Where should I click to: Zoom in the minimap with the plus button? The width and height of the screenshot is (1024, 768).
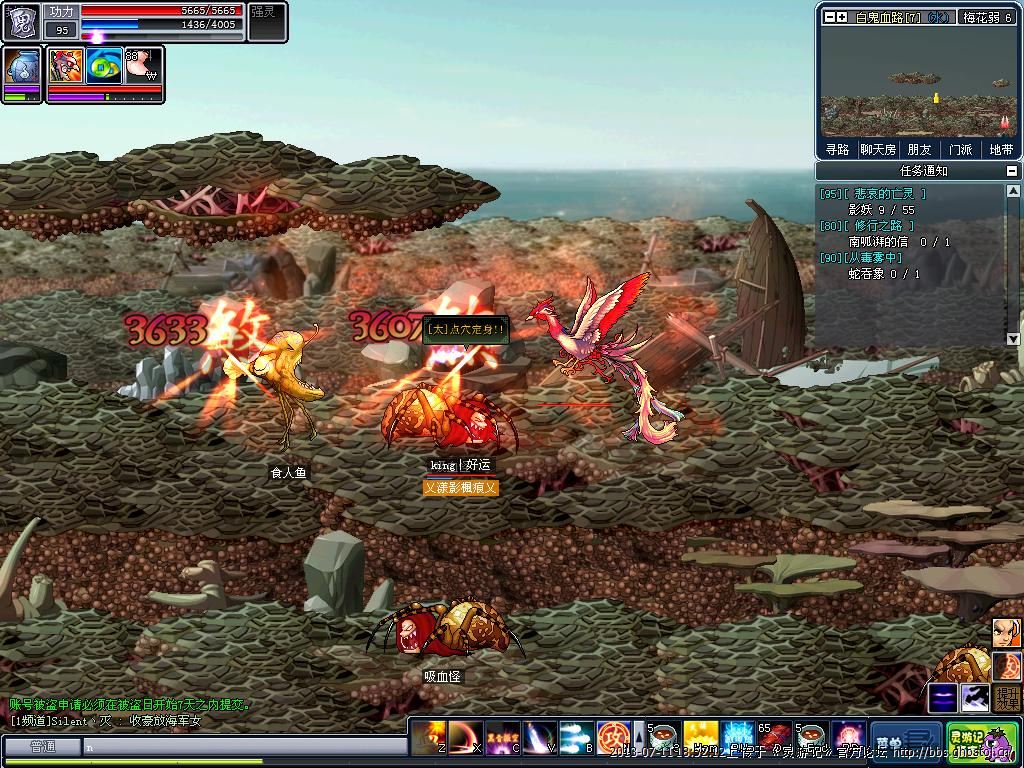tap(843, 17)
